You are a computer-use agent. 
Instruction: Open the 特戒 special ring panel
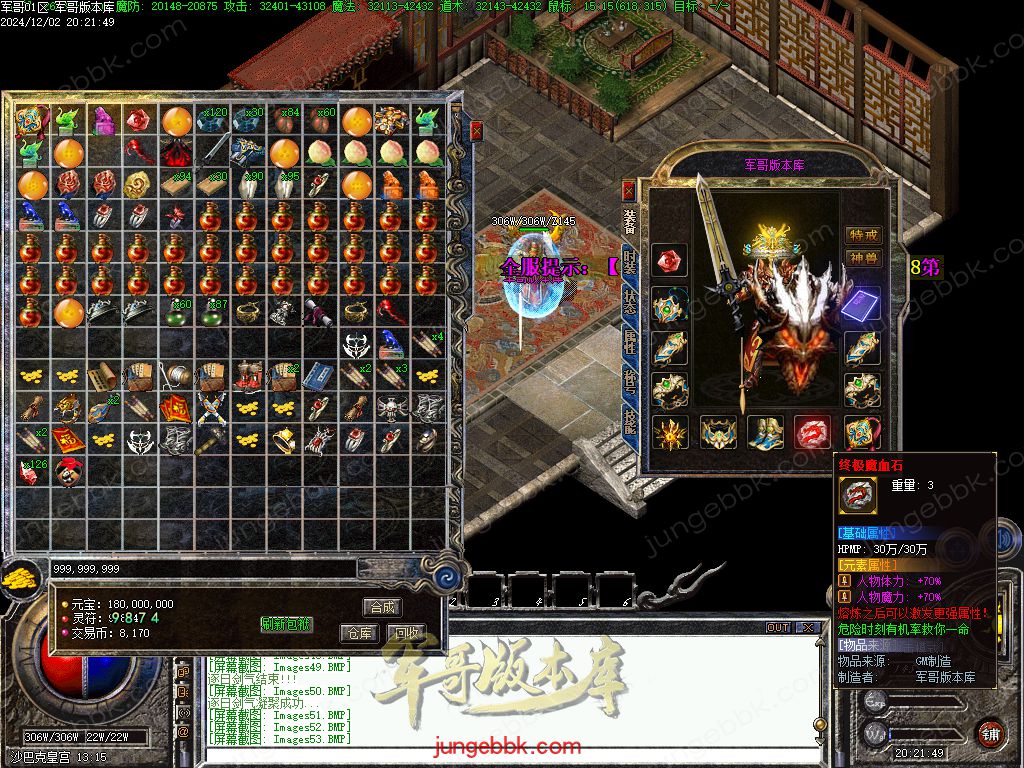point(863,235)
